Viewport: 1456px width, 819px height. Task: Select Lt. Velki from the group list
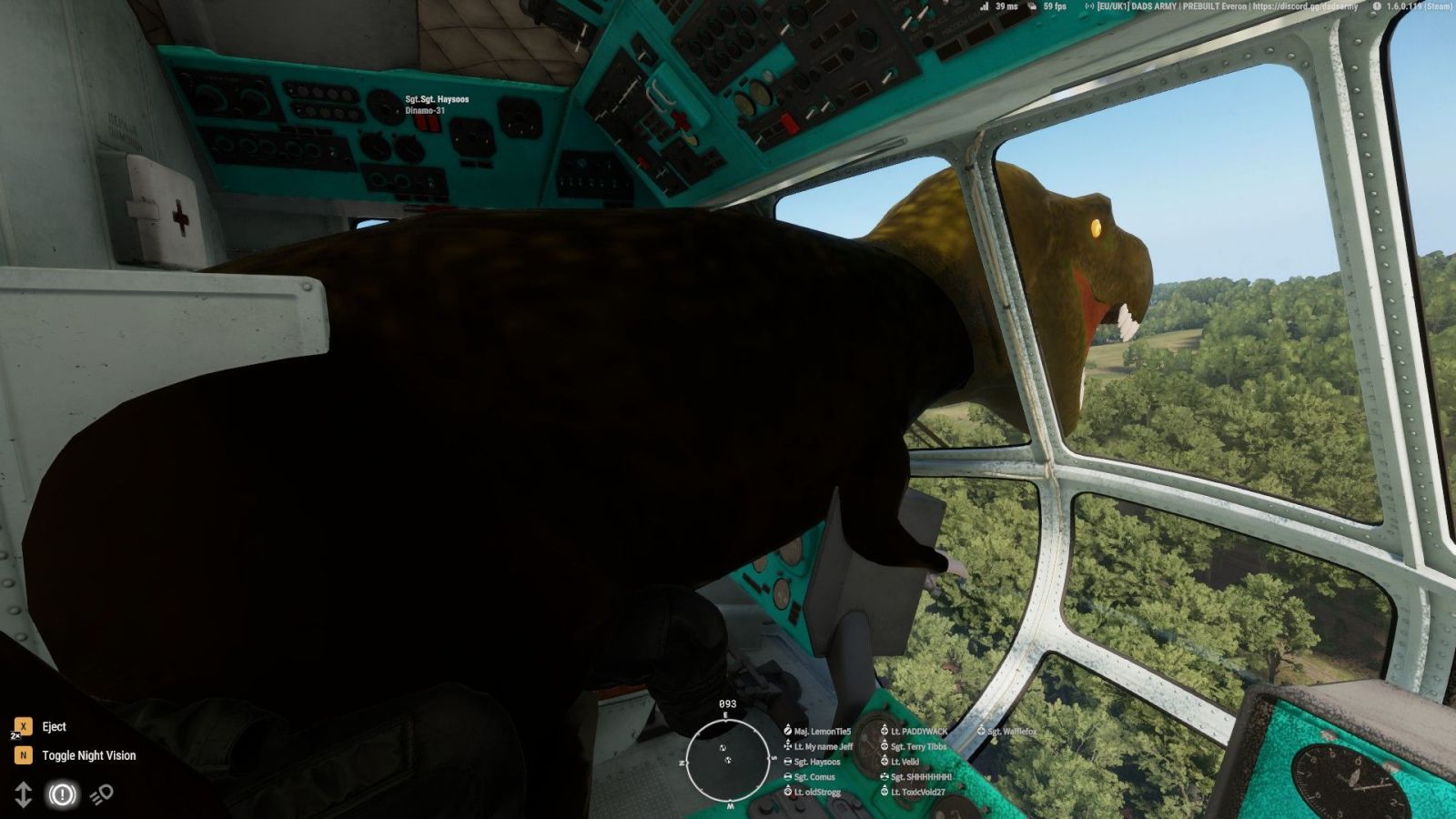[905, 763]
